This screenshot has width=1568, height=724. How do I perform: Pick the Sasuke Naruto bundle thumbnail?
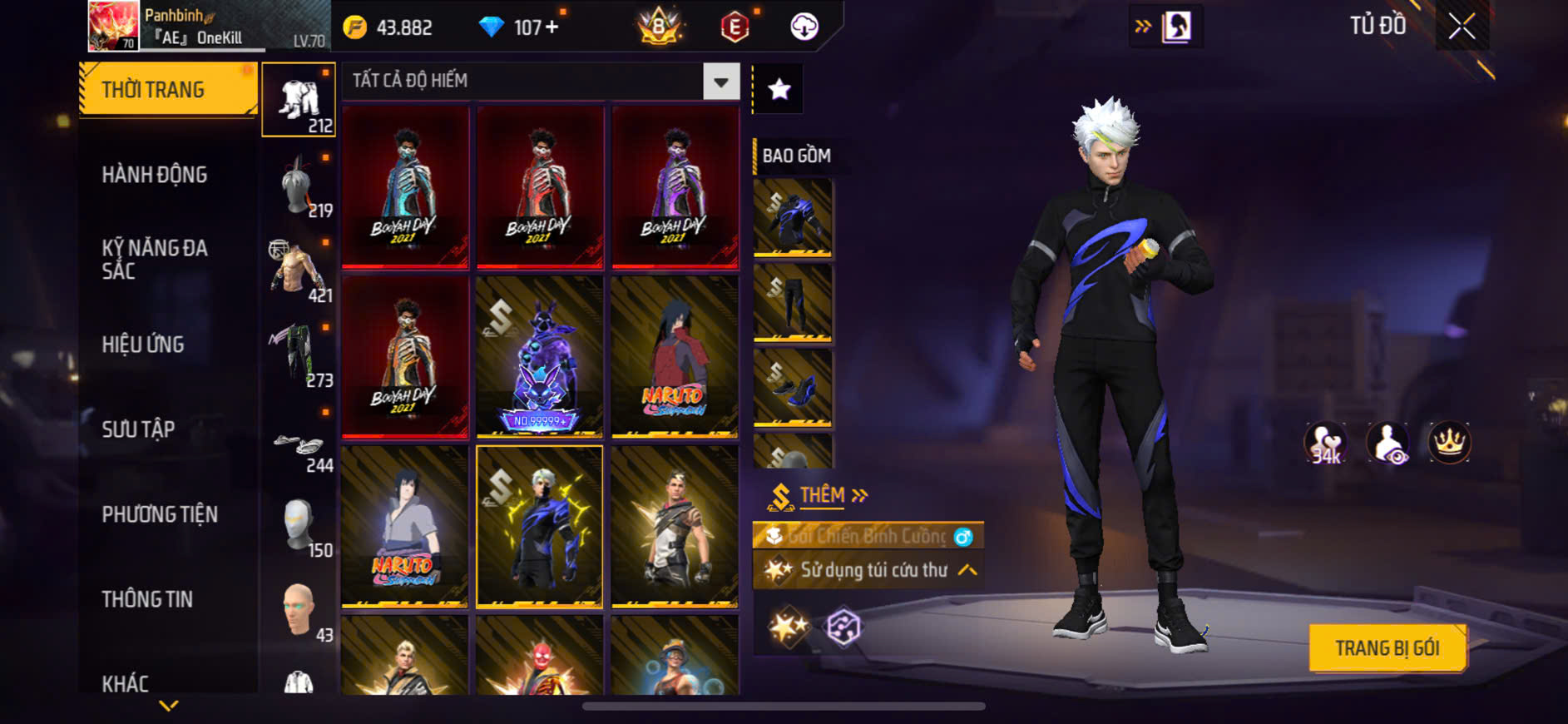(x=404, y=527)
